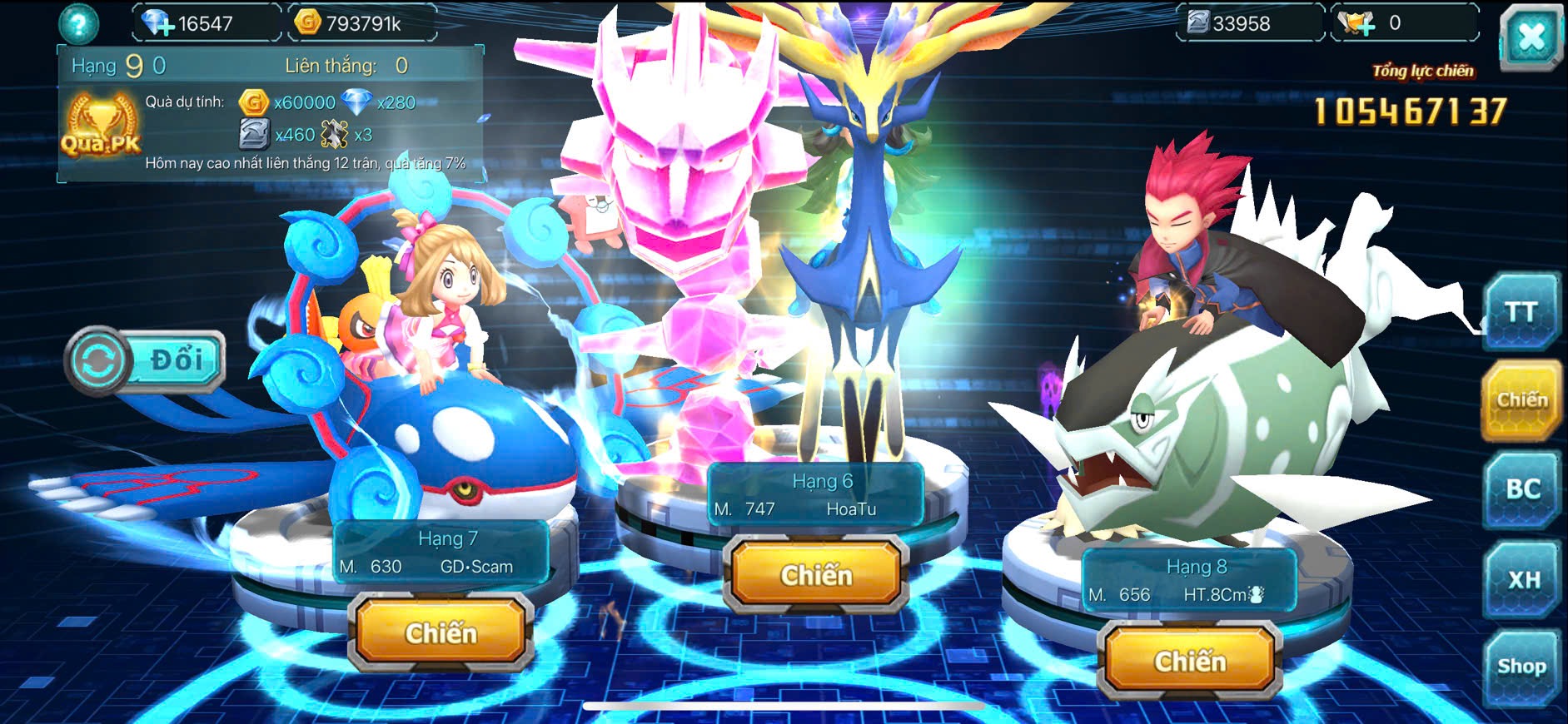Refresh opponents with the Đổi button
The height and width of the screenshot is (724, 1568).
click(146, 360)
